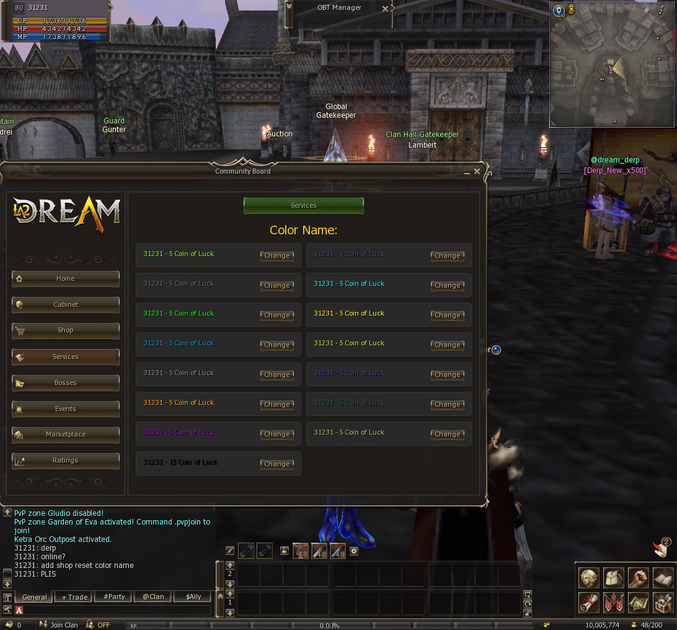Select the Ally chat tab
Viewport: 677px width, 630px height.
click(x=192, y=597)
